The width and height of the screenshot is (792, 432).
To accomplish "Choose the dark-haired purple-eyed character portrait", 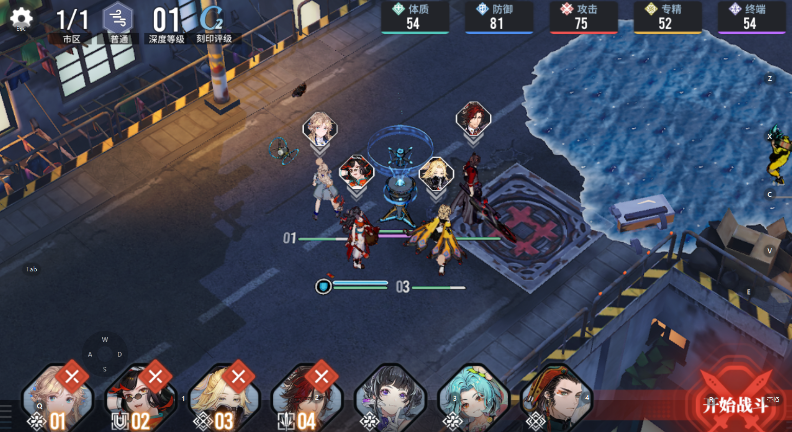I will pyautogui.click(x=390, y=397).
